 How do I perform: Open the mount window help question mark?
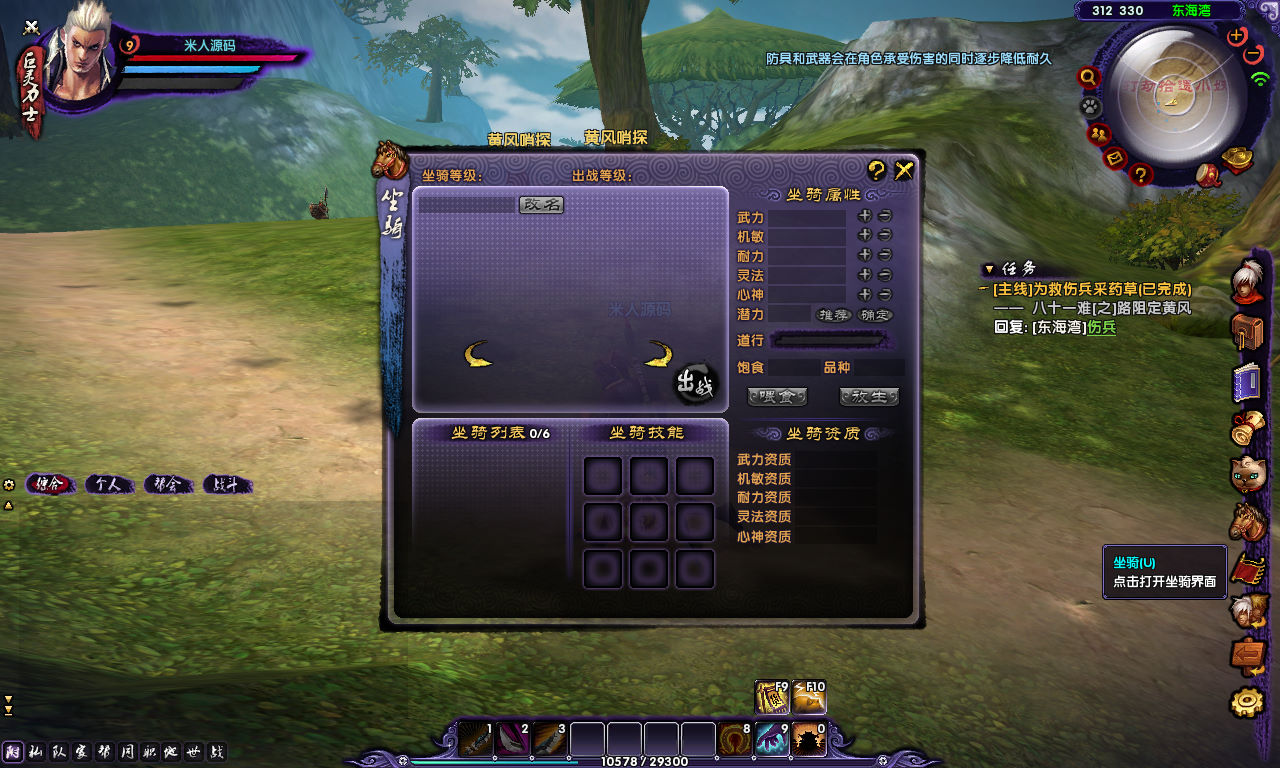[876, 170]
